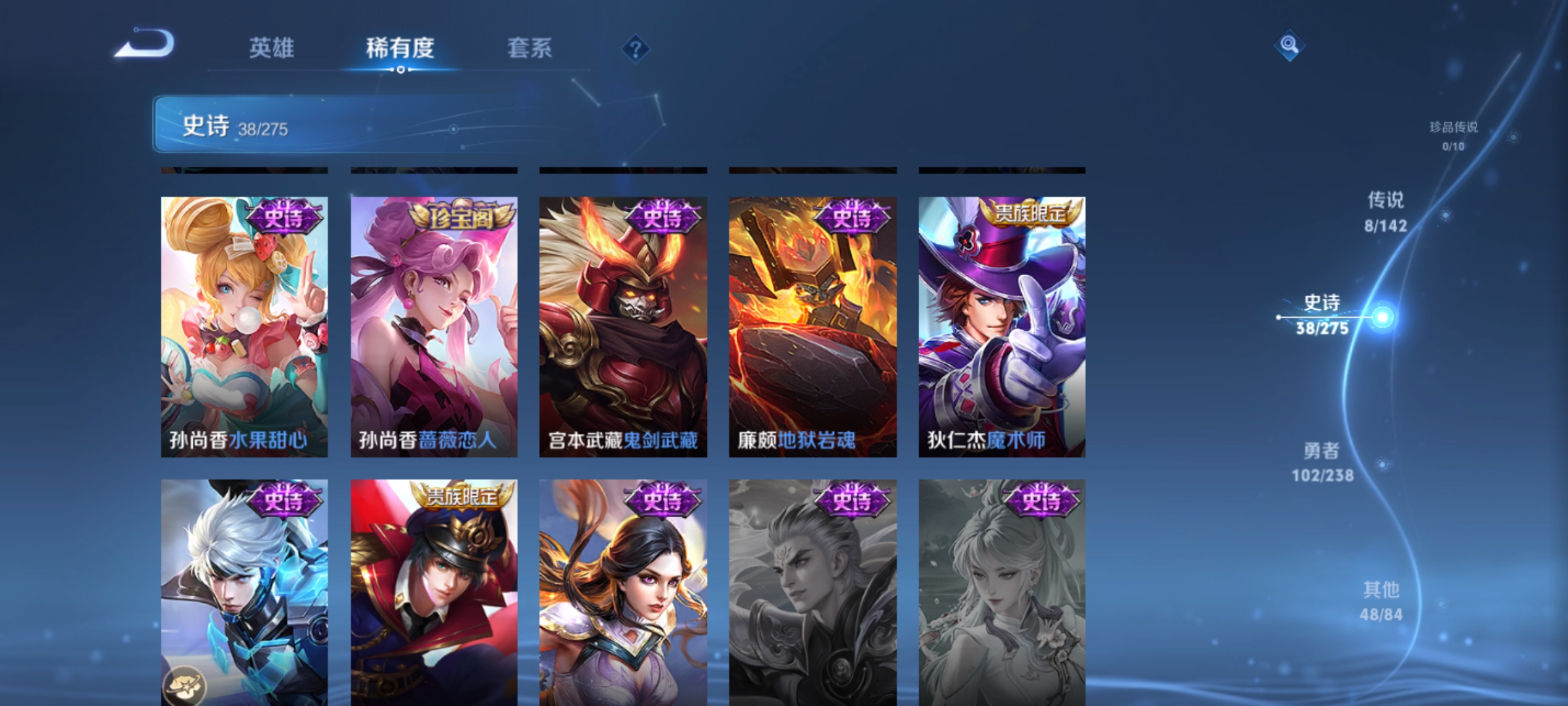
Task: Open the help question mark icon
Action: pyautogui.click(x=634, y=48)
